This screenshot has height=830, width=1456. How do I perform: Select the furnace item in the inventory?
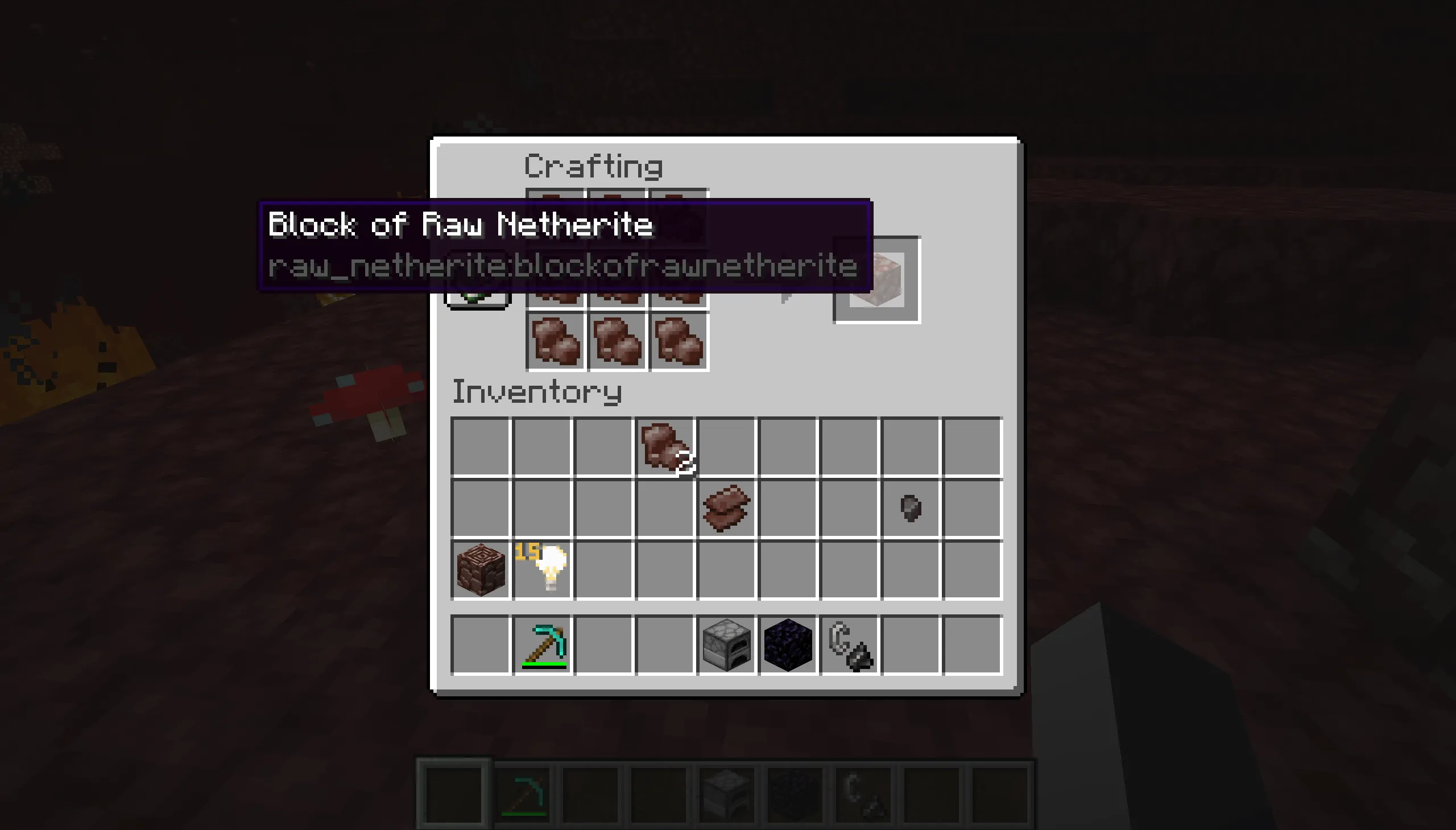tap(725, 644)
